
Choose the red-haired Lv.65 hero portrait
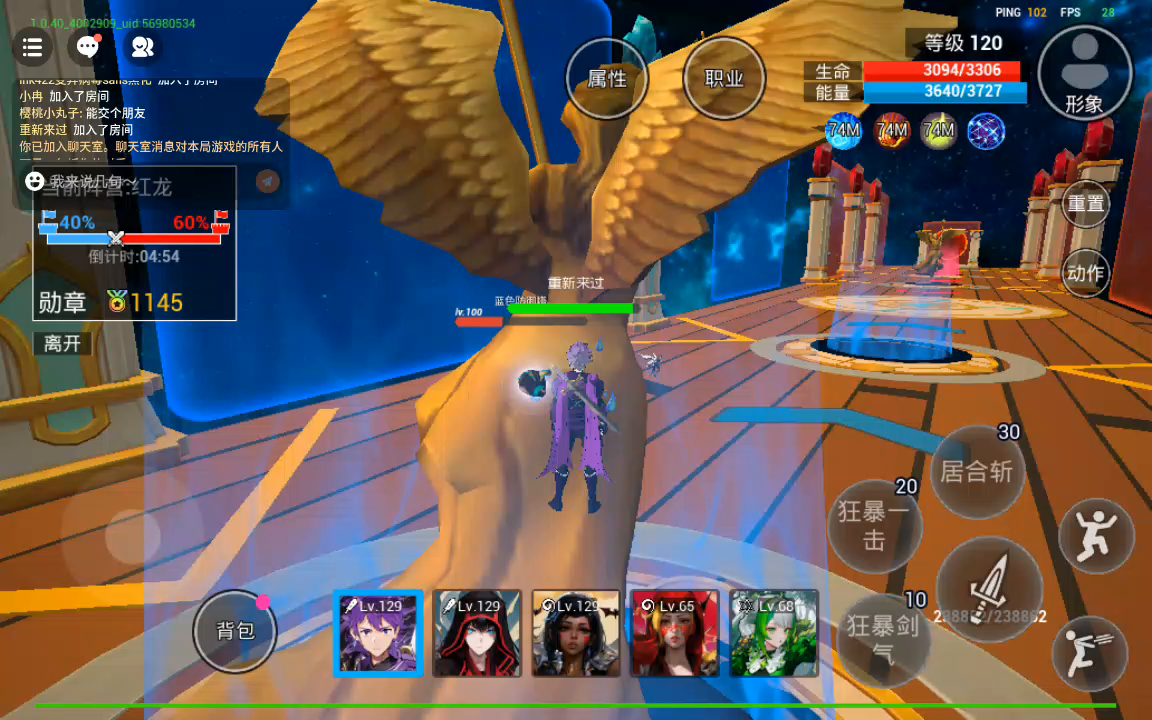(675, 633)
